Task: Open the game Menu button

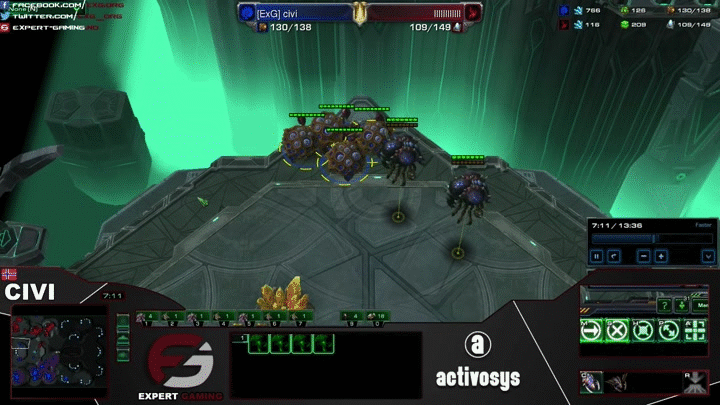Action: 704,305
